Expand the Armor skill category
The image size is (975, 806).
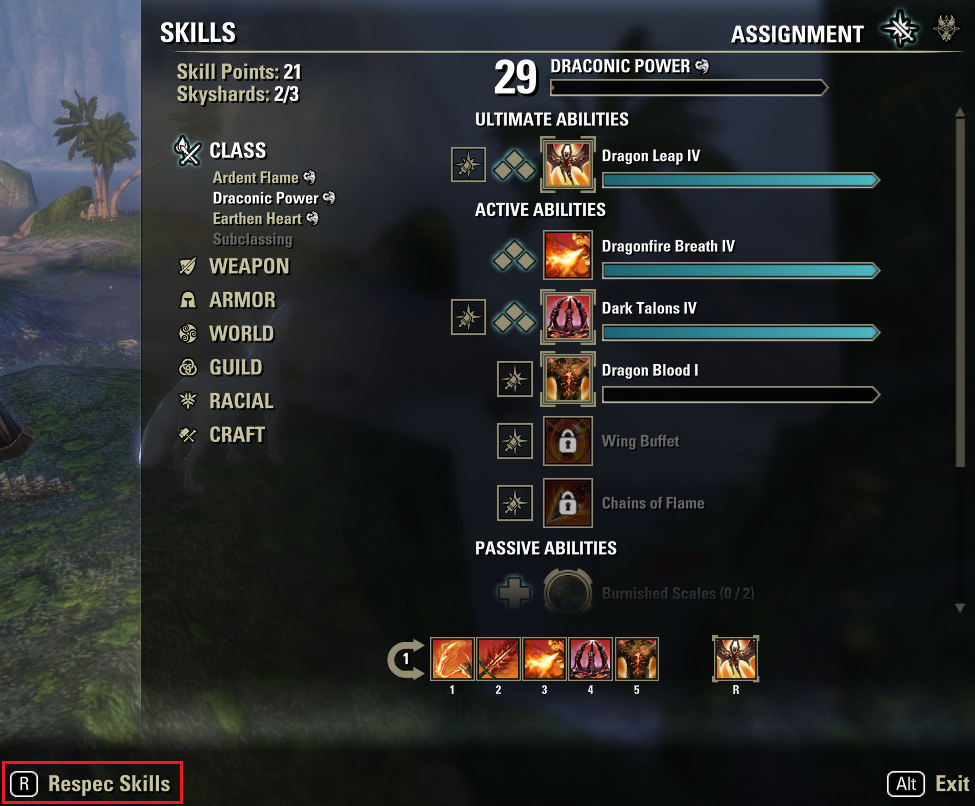[242, 300]
